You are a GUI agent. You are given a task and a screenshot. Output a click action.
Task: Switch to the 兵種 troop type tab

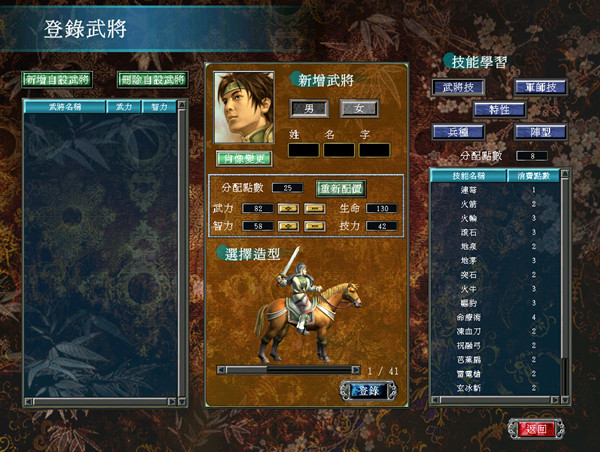point(456,131)
